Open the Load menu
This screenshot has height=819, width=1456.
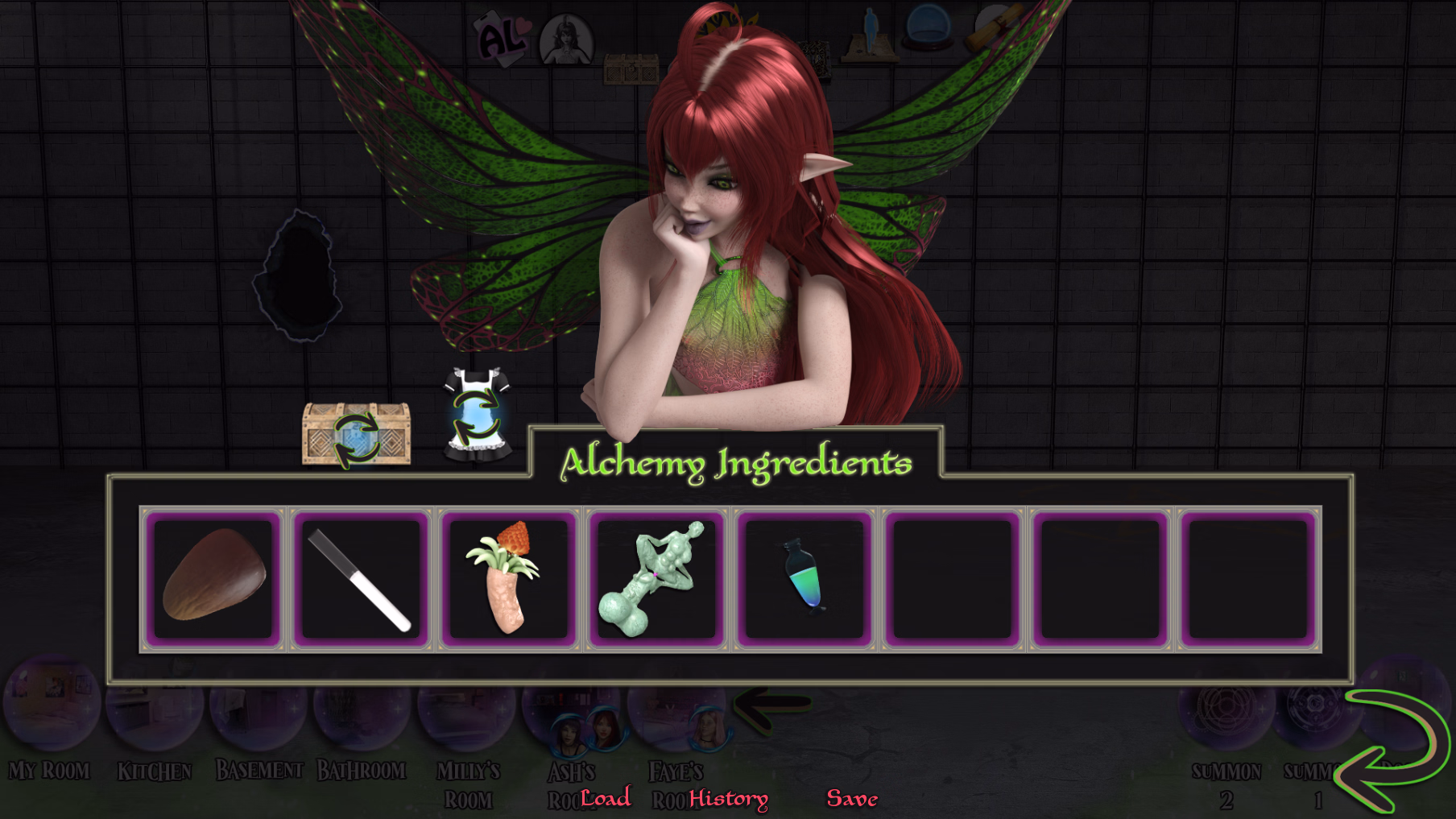(606, 798)
